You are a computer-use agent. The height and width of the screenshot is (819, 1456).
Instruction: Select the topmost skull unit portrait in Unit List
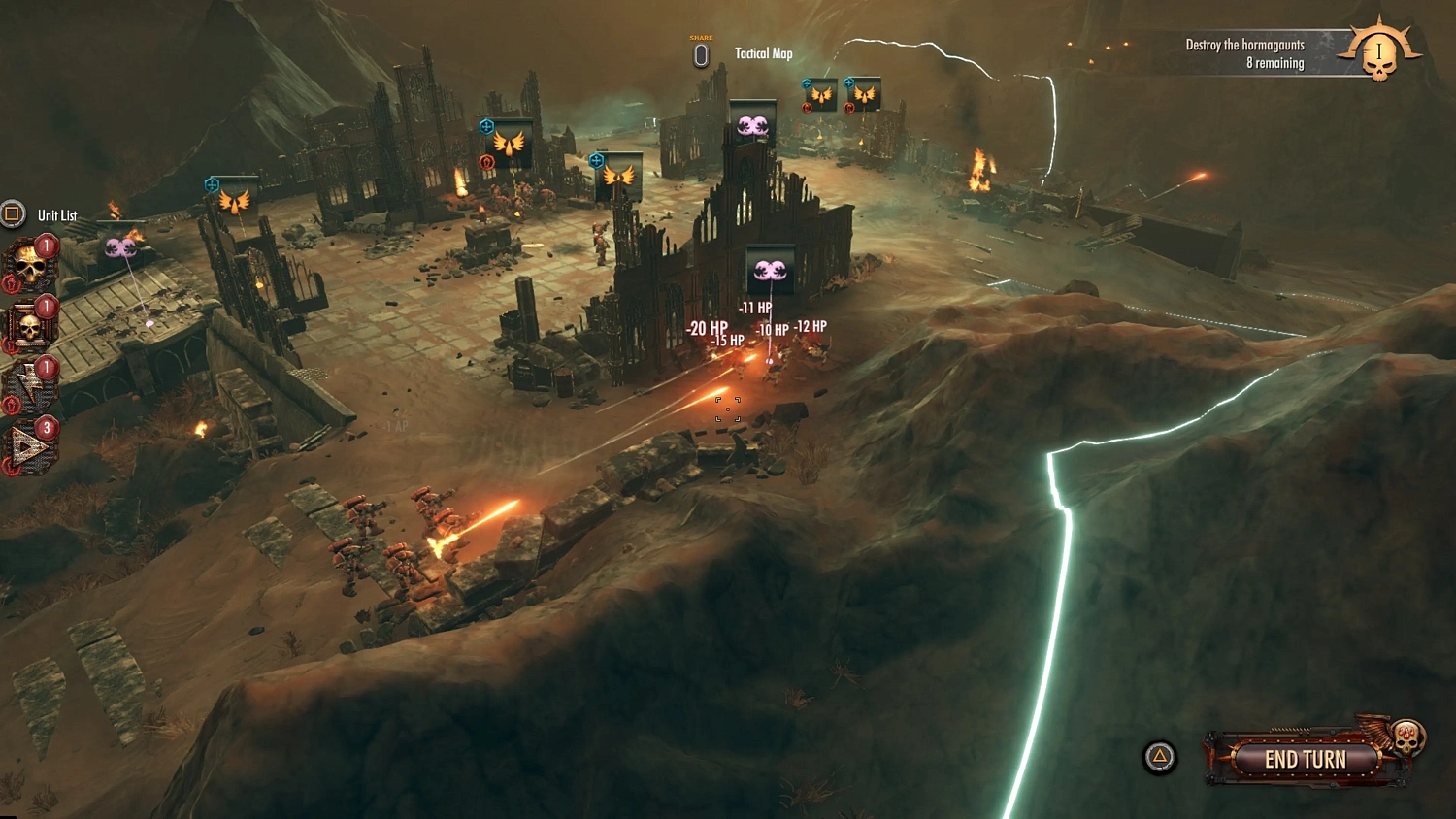(31, 260)
